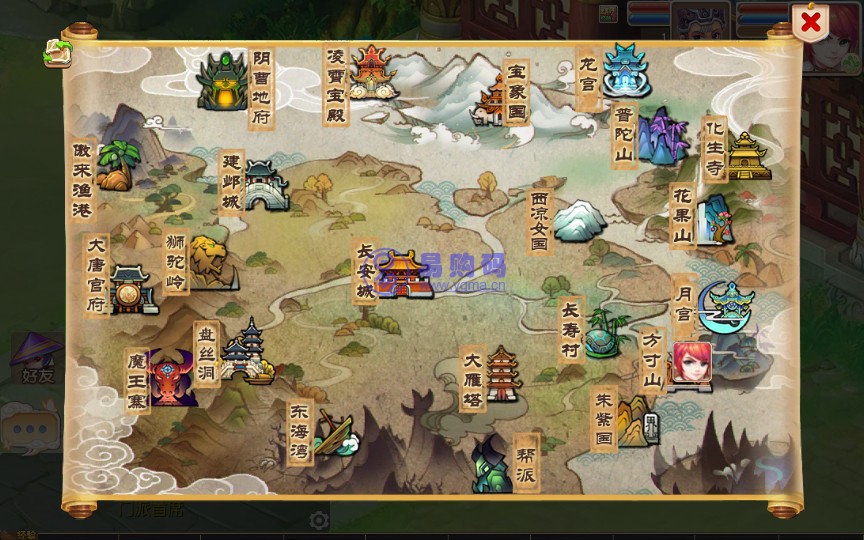The width and height of the screenshot is (864, 540).
Task: Go to 宝象国 location
Action: coord(494,100)
